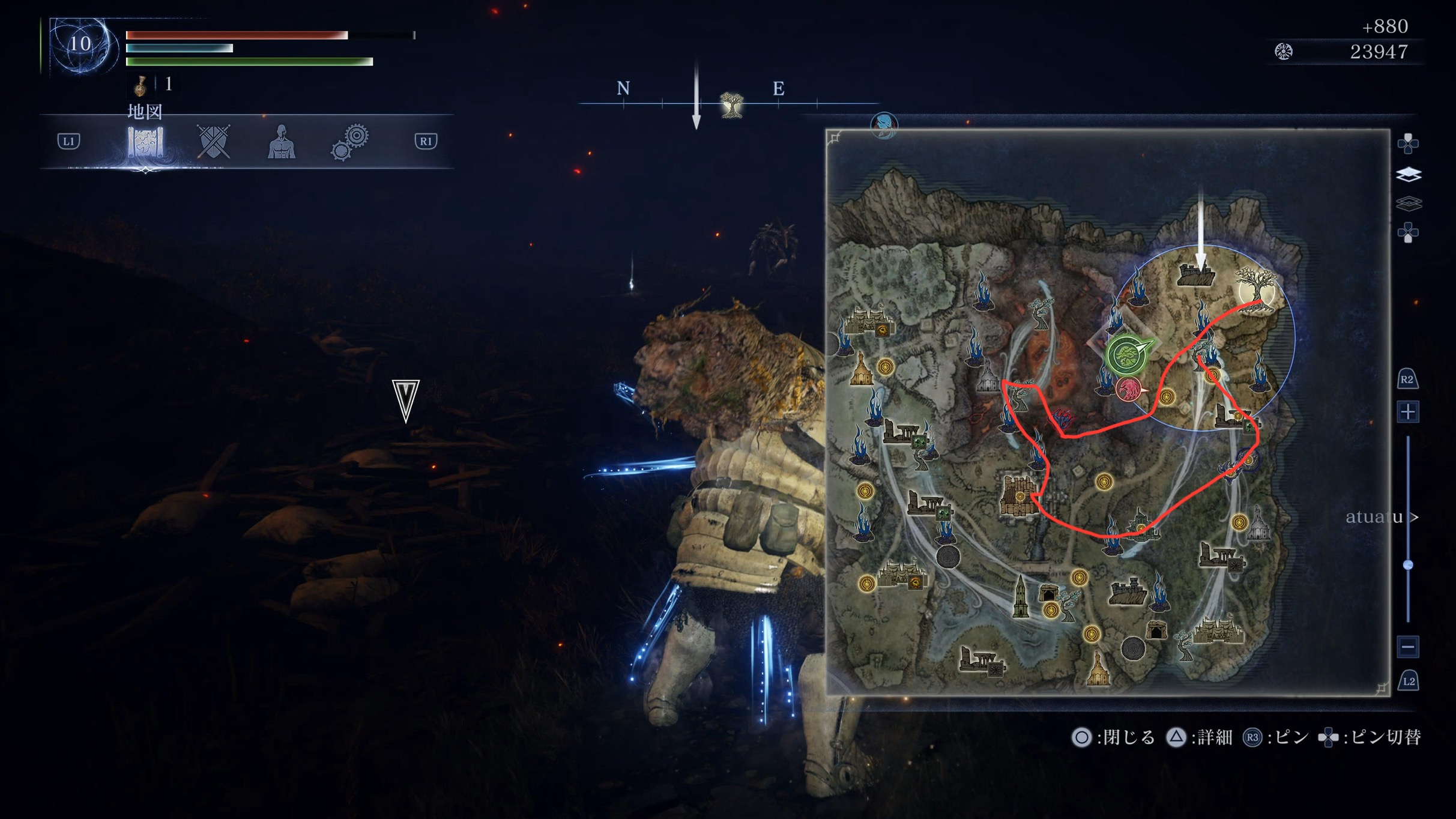This screenshot has height=819, width=1456.
Task: Select the red hawk ally marker
Action: pos(1130,389)
